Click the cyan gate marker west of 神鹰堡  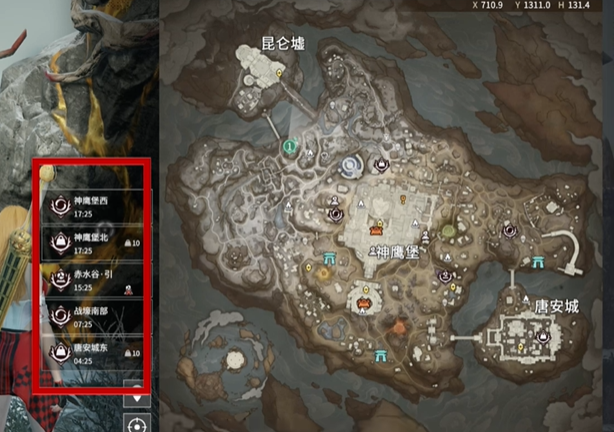pos(329,260)
